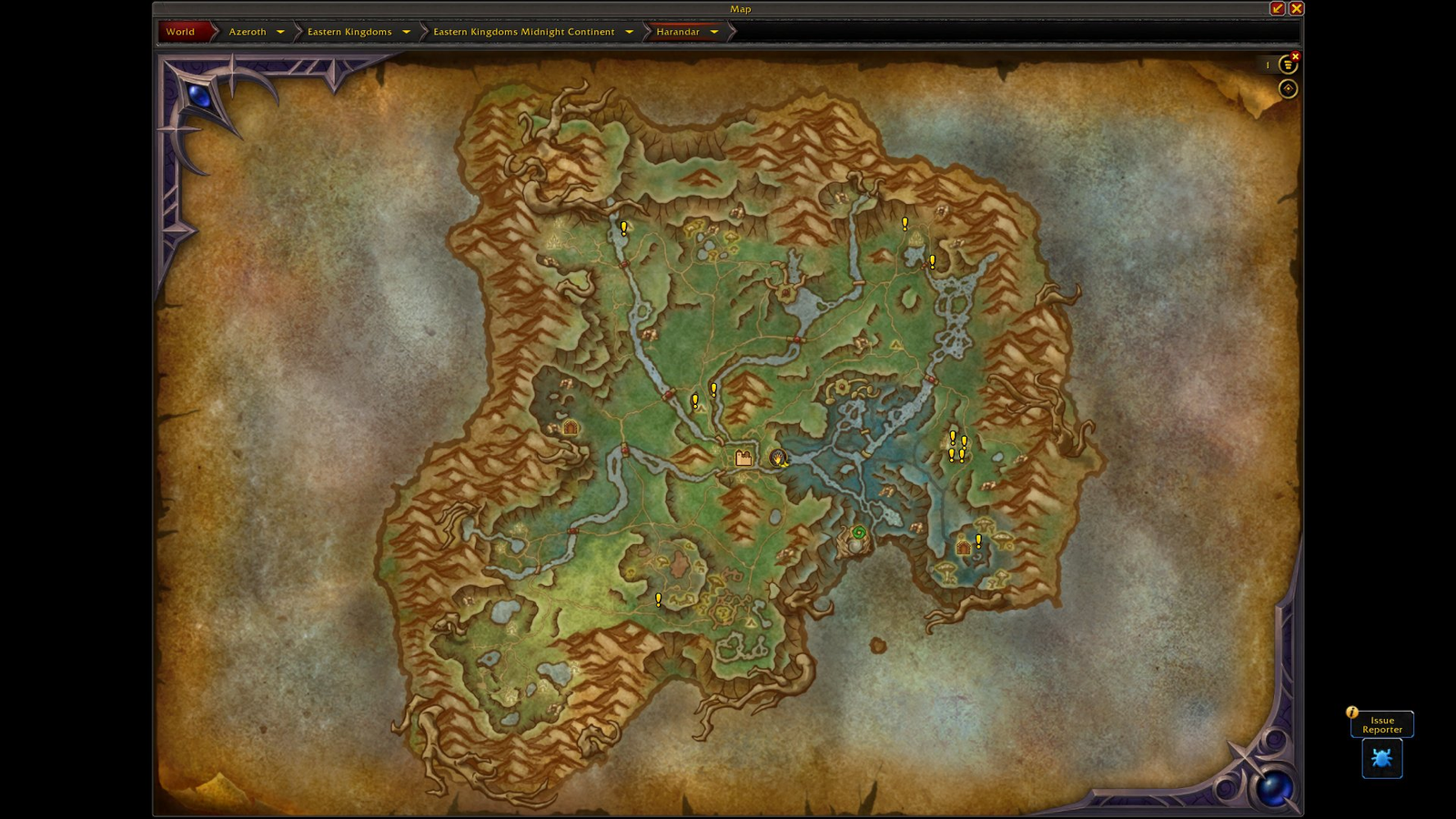This screenshot has height=819, width=1456.
Task: Click the bug icon in the Issue Reporter panel
Action: pyautogui.click(x=1381, y=758)
